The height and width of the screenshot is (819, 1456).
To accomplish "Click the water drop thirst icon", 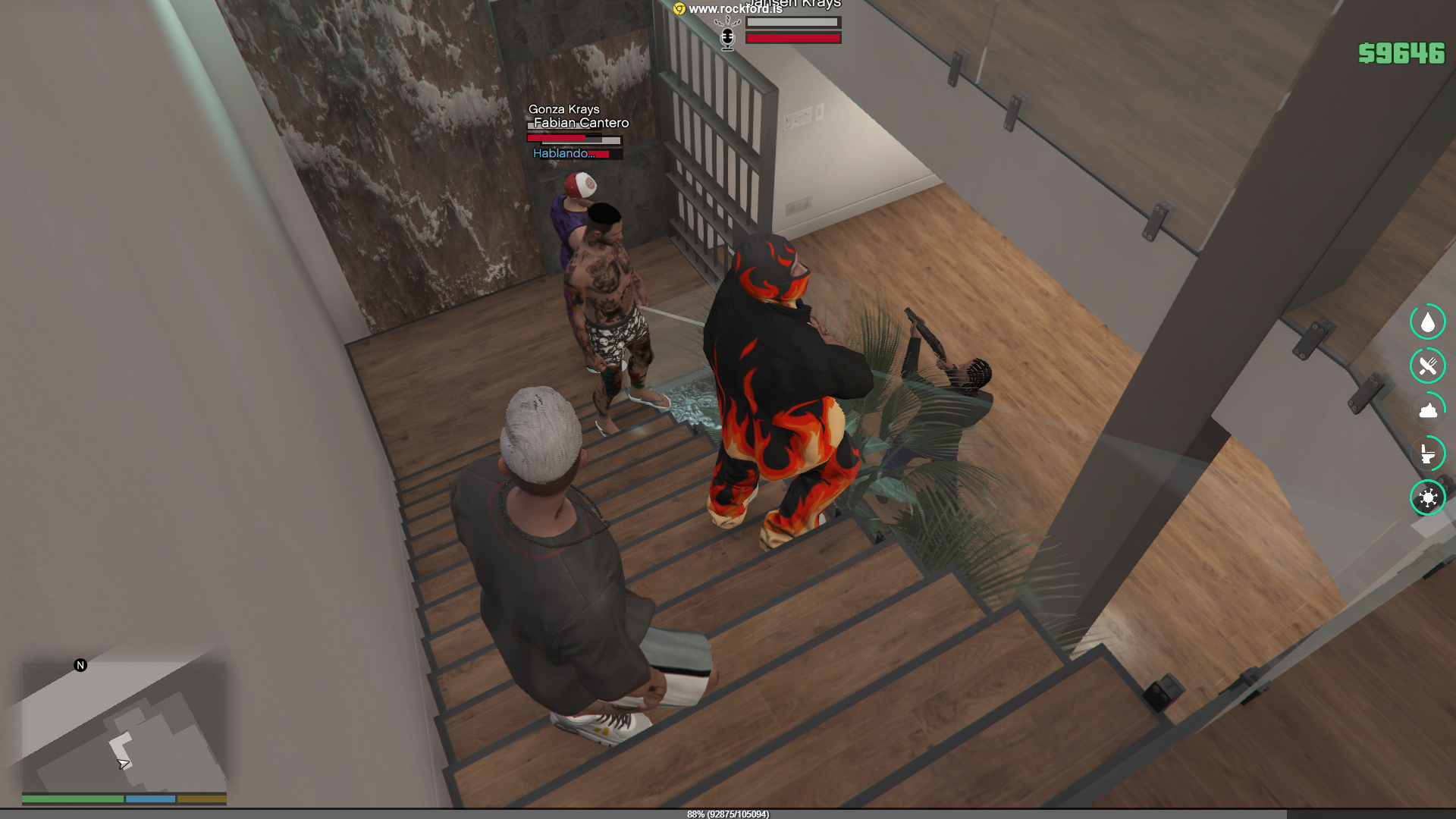I will (1427, 322).
